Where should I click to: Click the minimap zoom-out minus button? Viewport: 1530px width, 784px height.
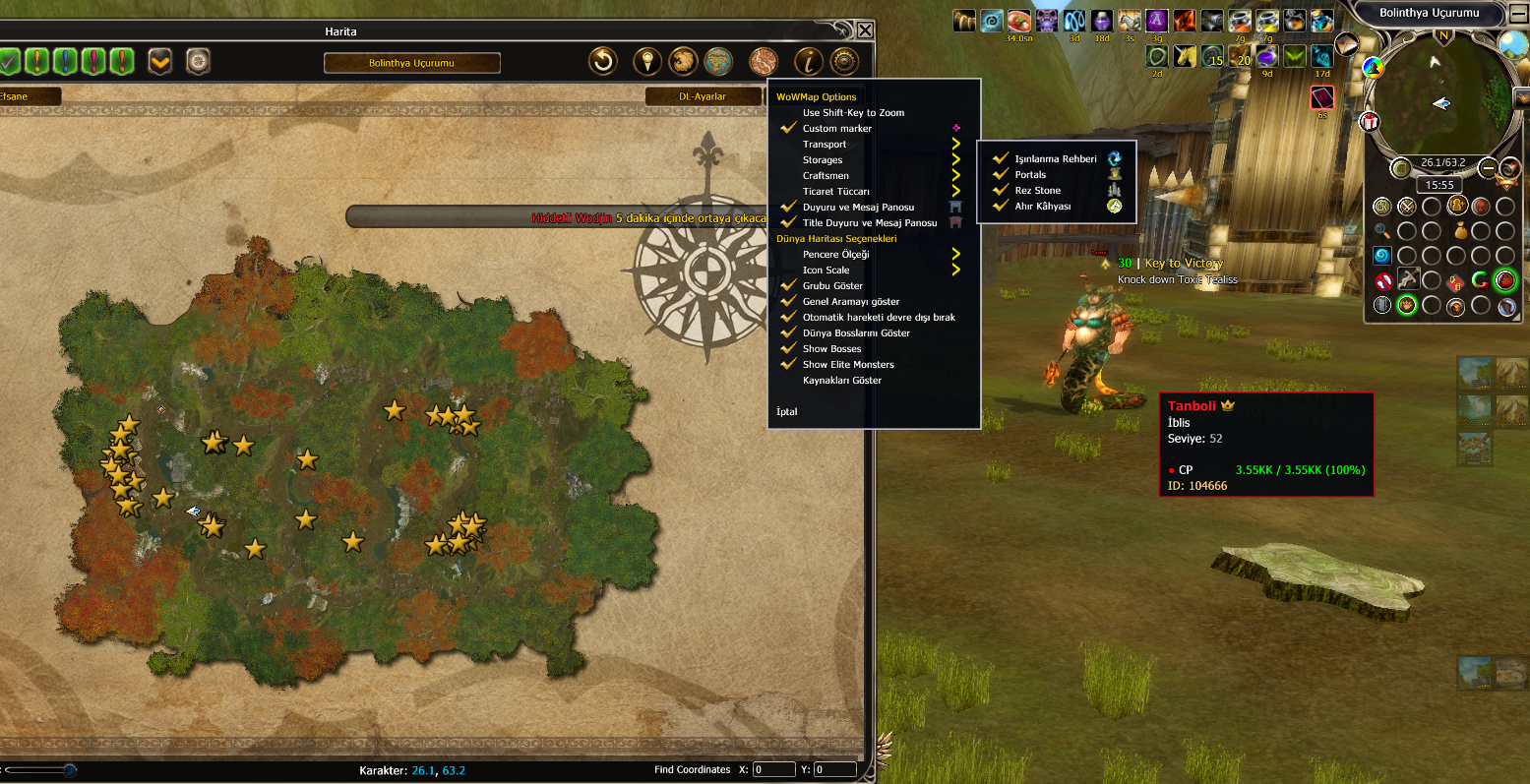1488,168
